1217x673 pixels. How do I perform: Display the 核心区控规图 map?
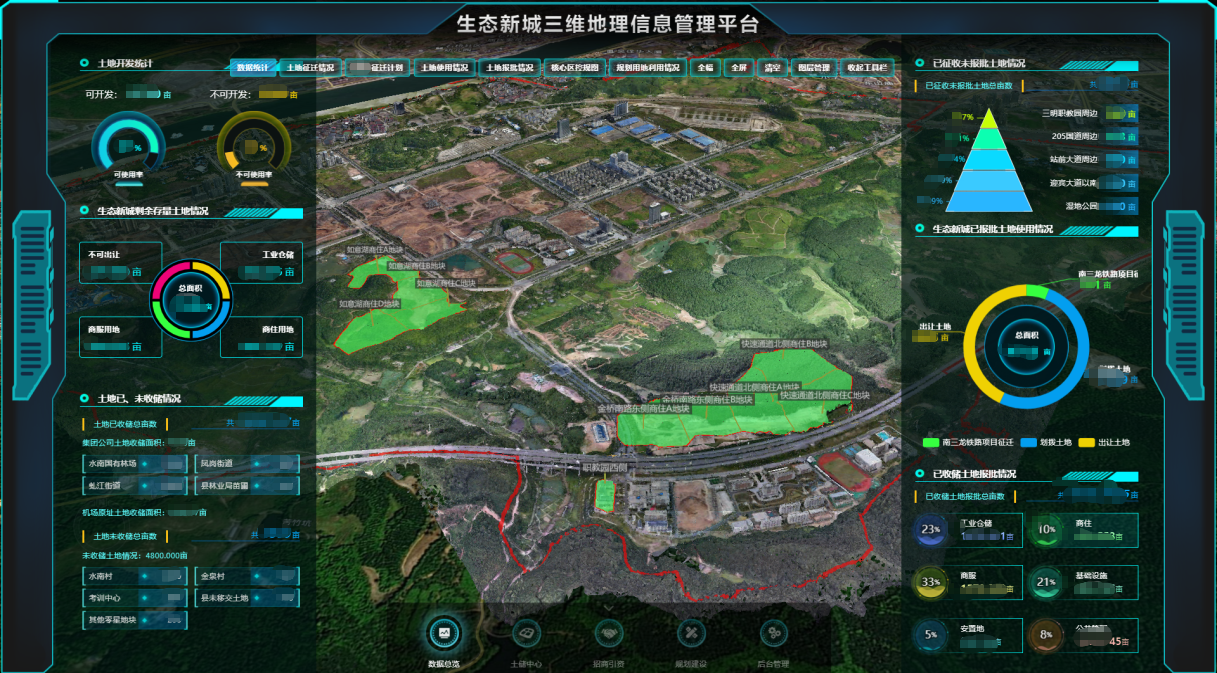(x=575, y=68)
